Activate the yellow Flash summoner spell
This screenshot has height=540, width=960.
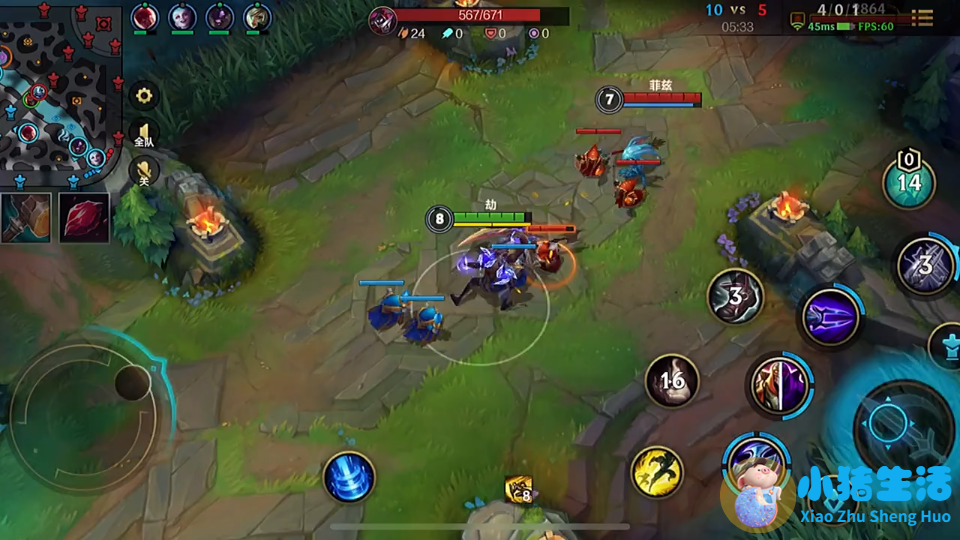coord(657,471)
